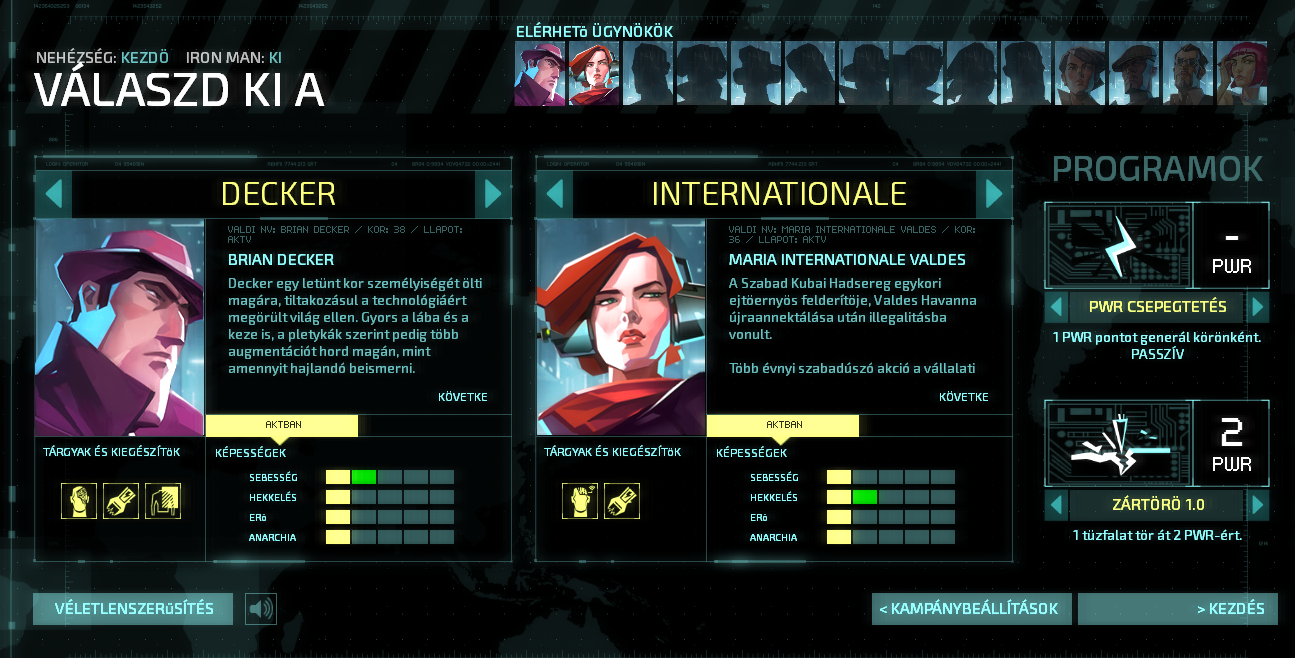Click KÖVETKE under Maria Valdes's bio

pos(964,397)
